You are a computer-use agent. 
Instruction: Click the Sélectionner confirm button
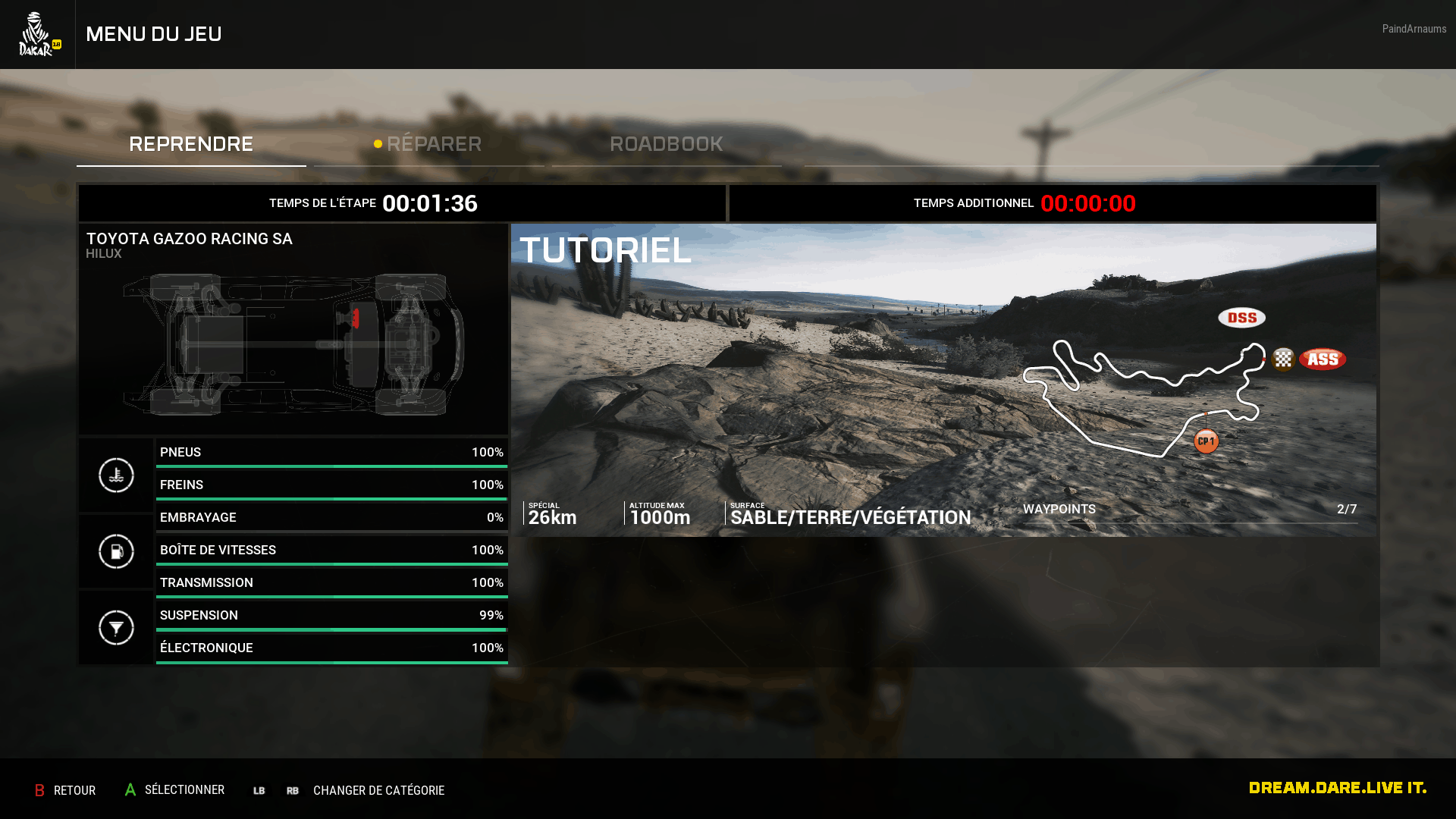point(175,790)
